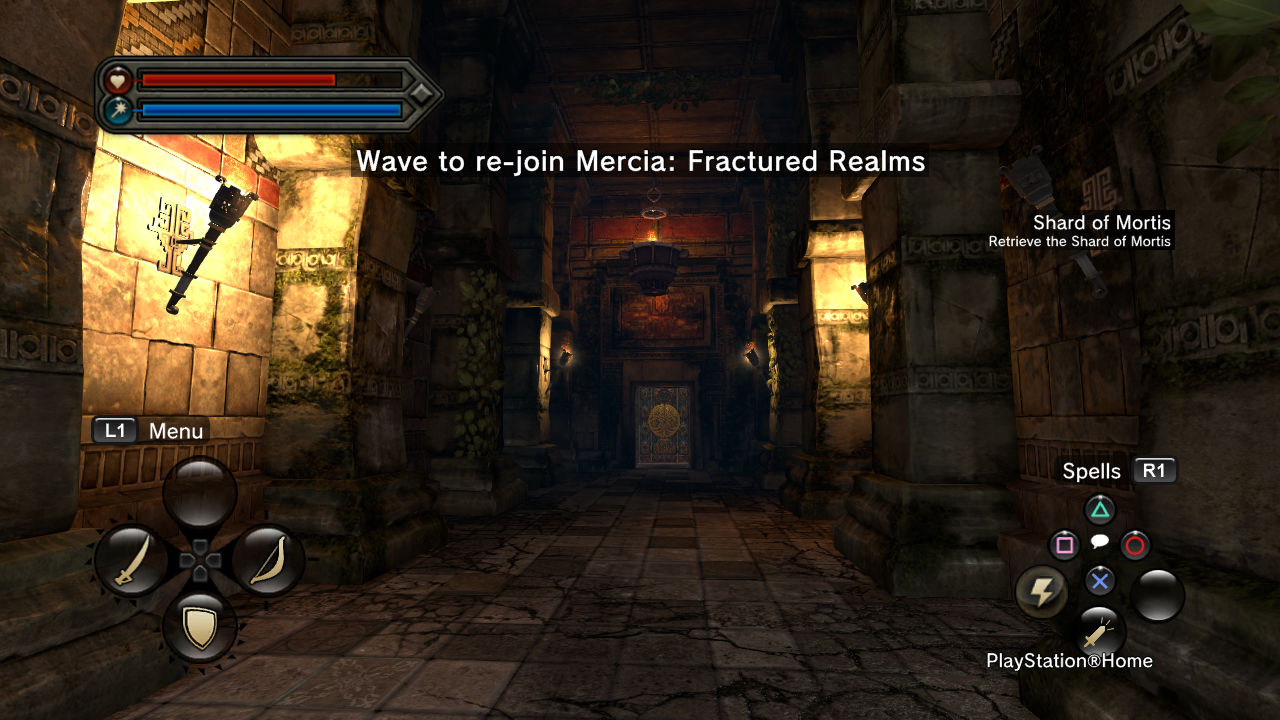The image size is (1280, 720).
Task: Equip the bow weapon slot
Action: pos(267,560)
